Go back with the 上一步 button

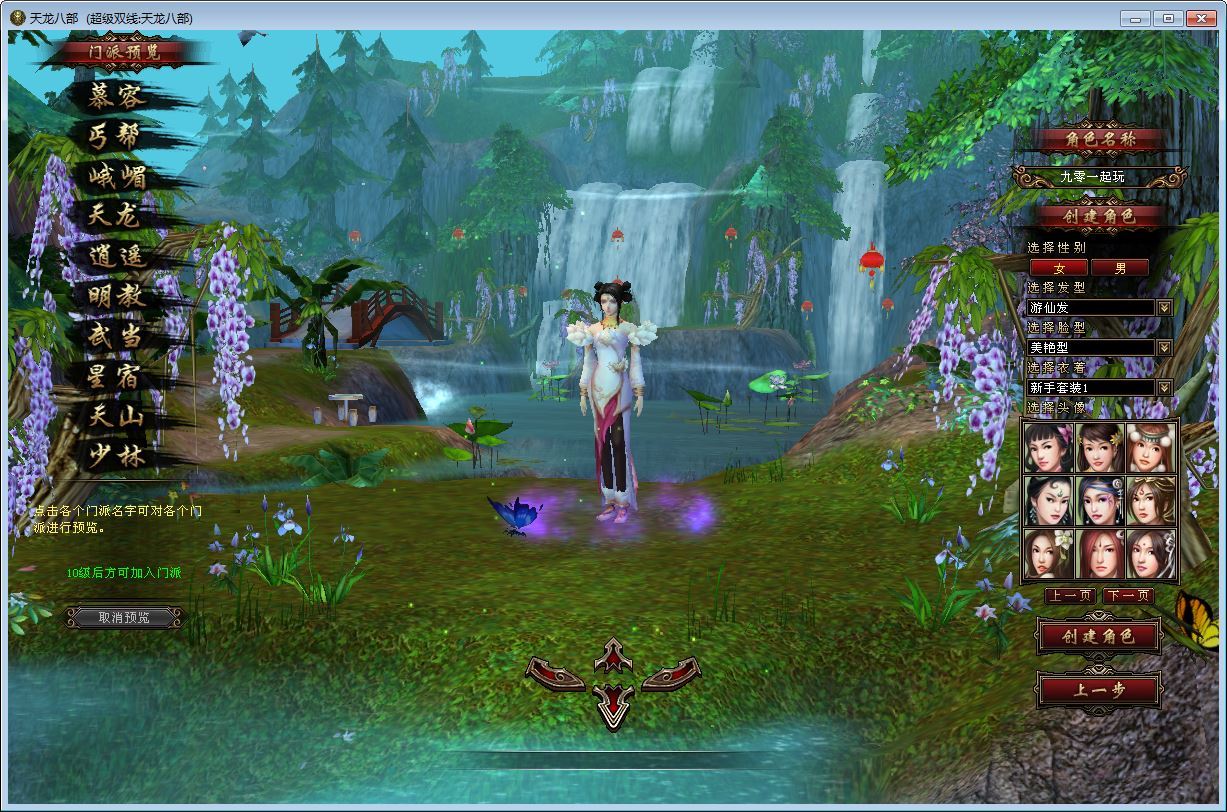[1099, 689]
